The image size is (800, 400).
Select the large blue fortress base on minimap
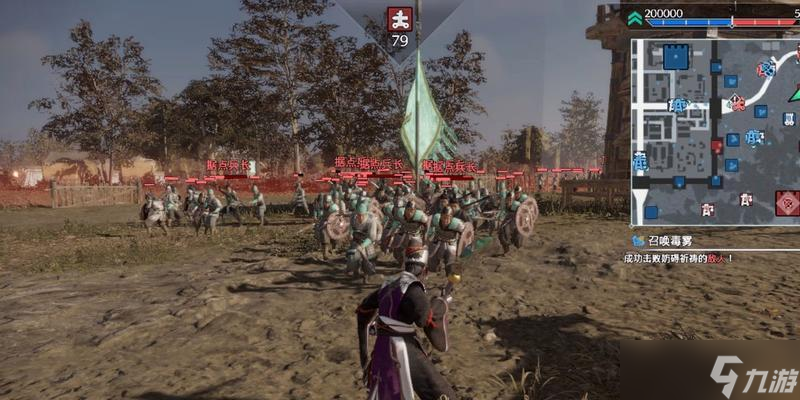(676, 56)
